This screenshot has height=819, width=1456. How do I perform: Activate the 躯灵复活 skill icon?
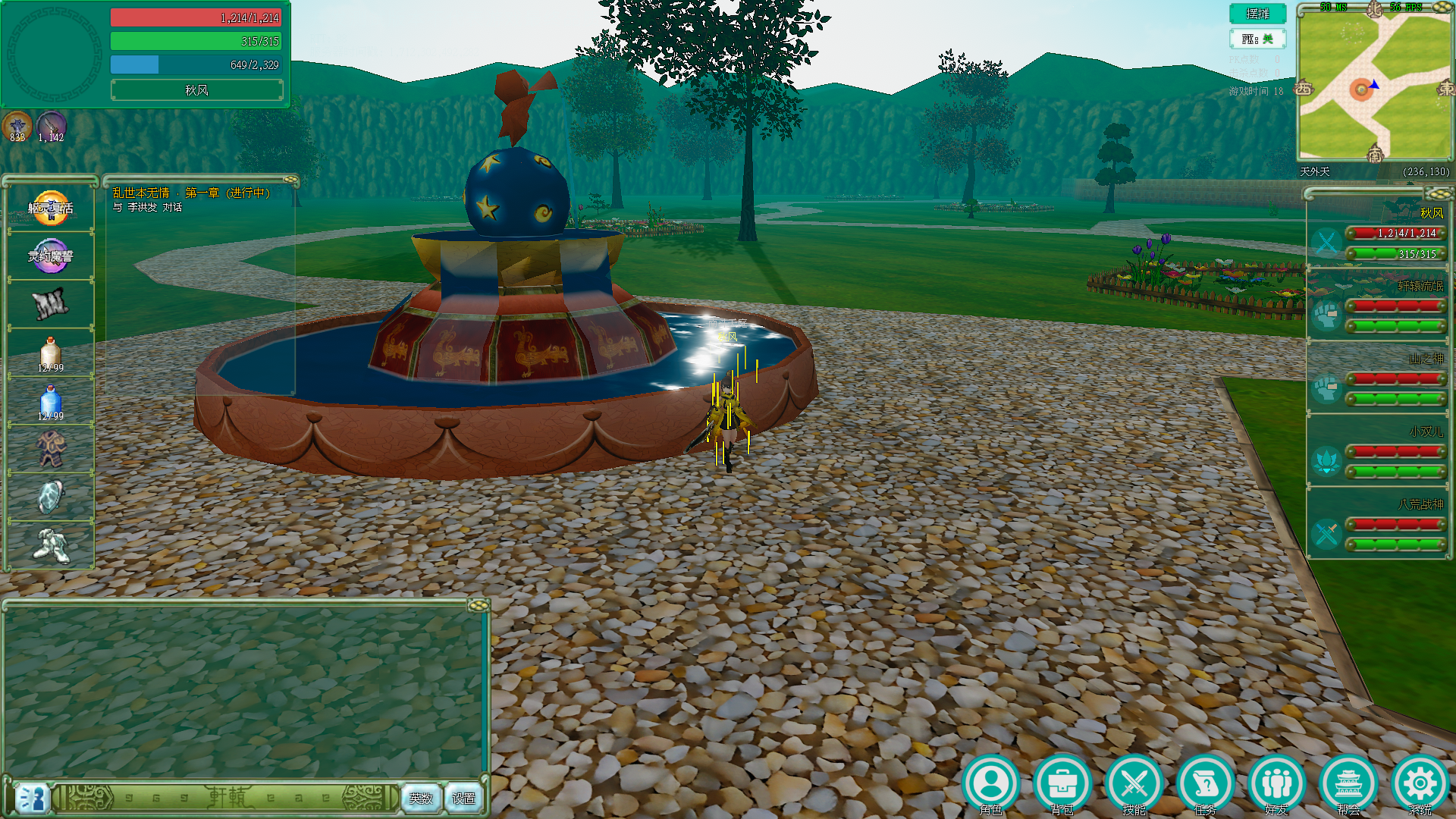click(51, 208)
